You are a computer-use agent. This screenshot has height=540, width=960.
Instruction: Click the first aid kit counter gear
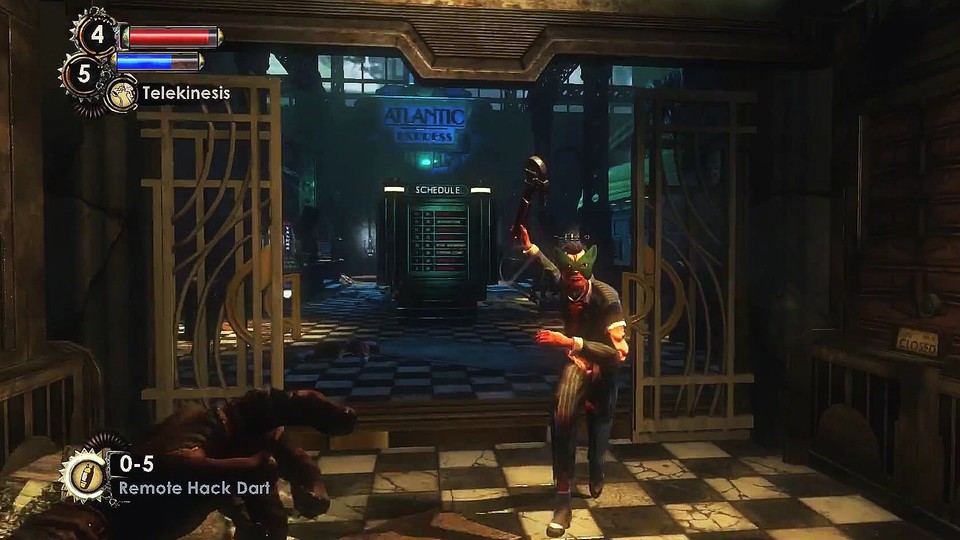coord(96,34)
